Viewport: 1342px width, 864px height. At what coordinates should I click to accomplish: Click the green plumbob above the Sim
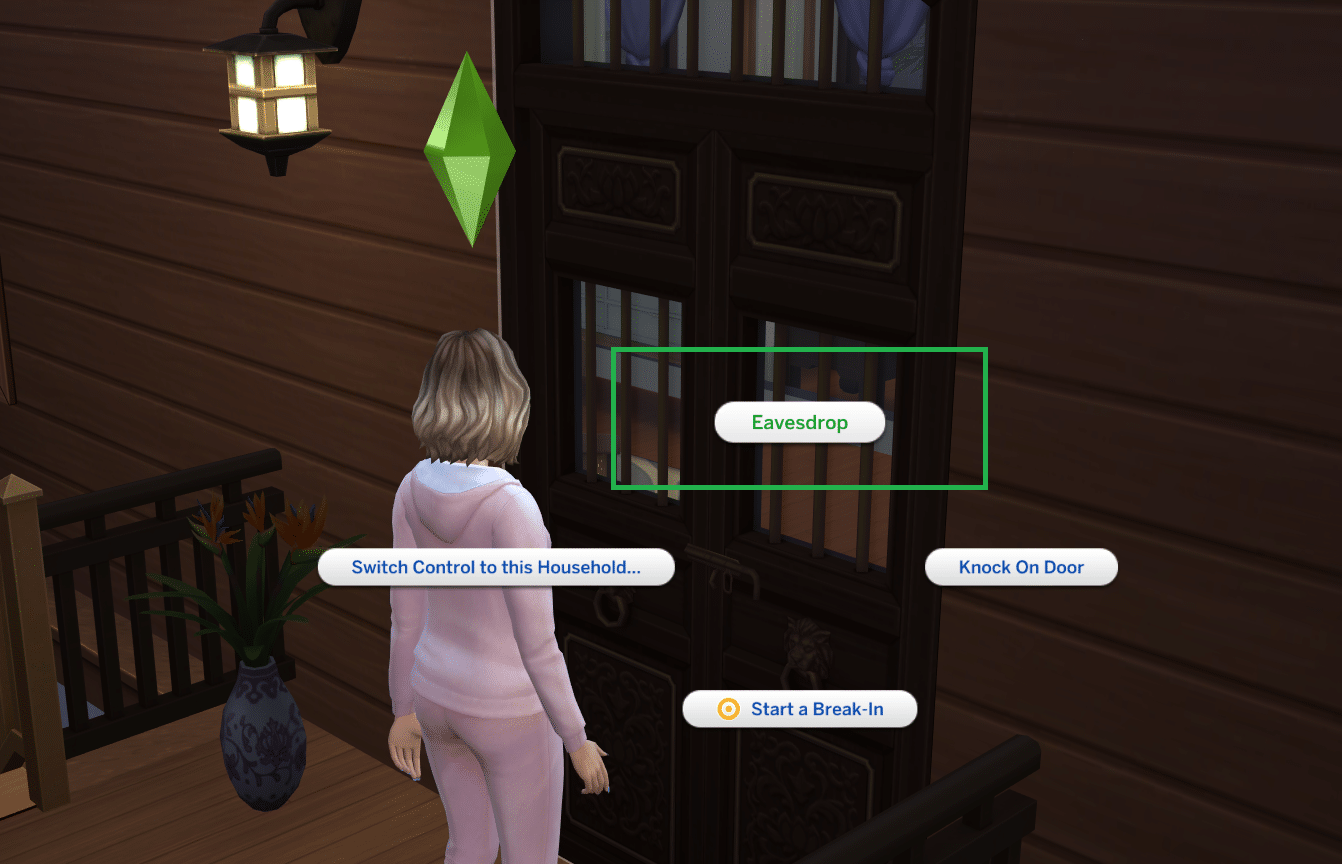[470, 150]
